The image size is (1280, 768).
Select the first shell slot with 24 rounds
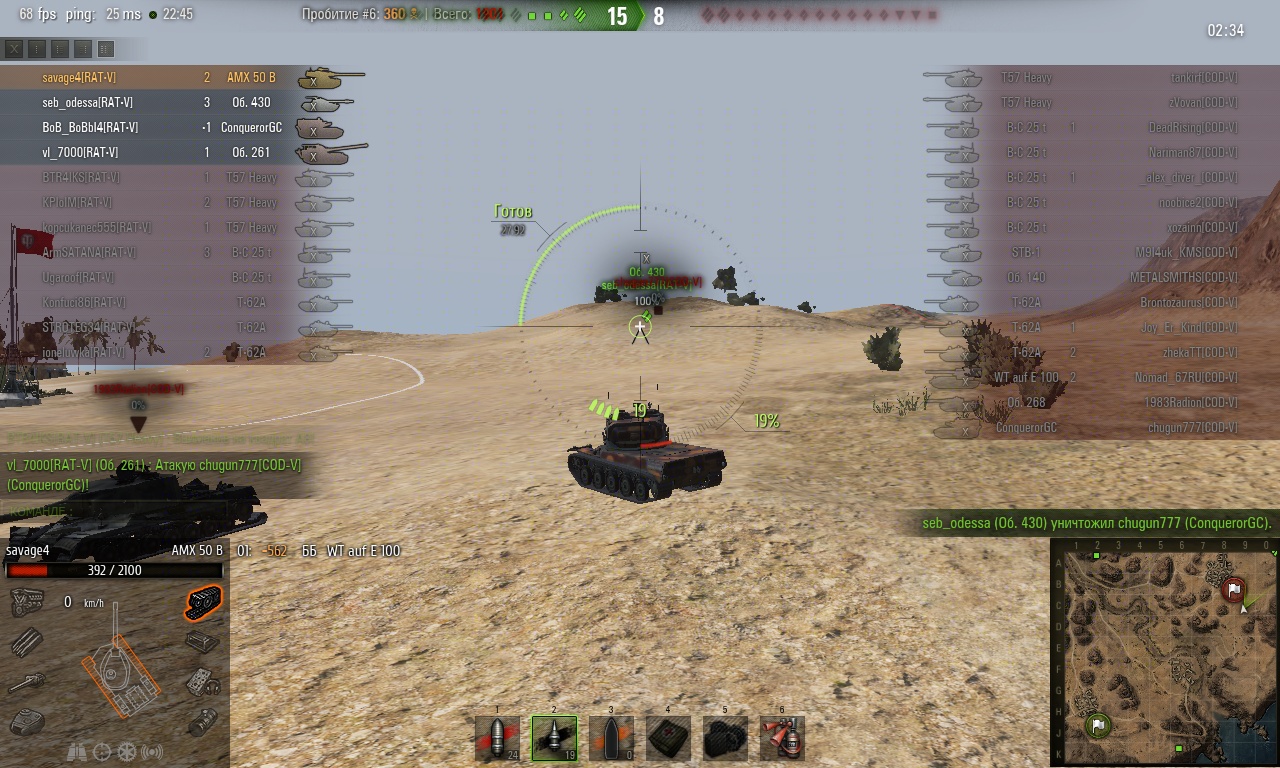pos(497,738)
